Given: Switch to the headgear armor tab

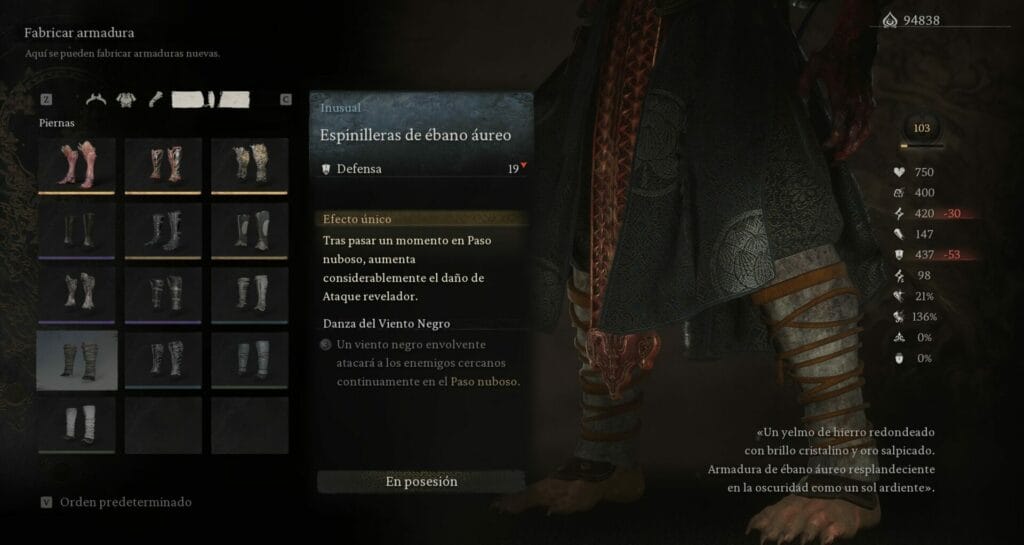Looking at the screenshot, I should [97, 99].
